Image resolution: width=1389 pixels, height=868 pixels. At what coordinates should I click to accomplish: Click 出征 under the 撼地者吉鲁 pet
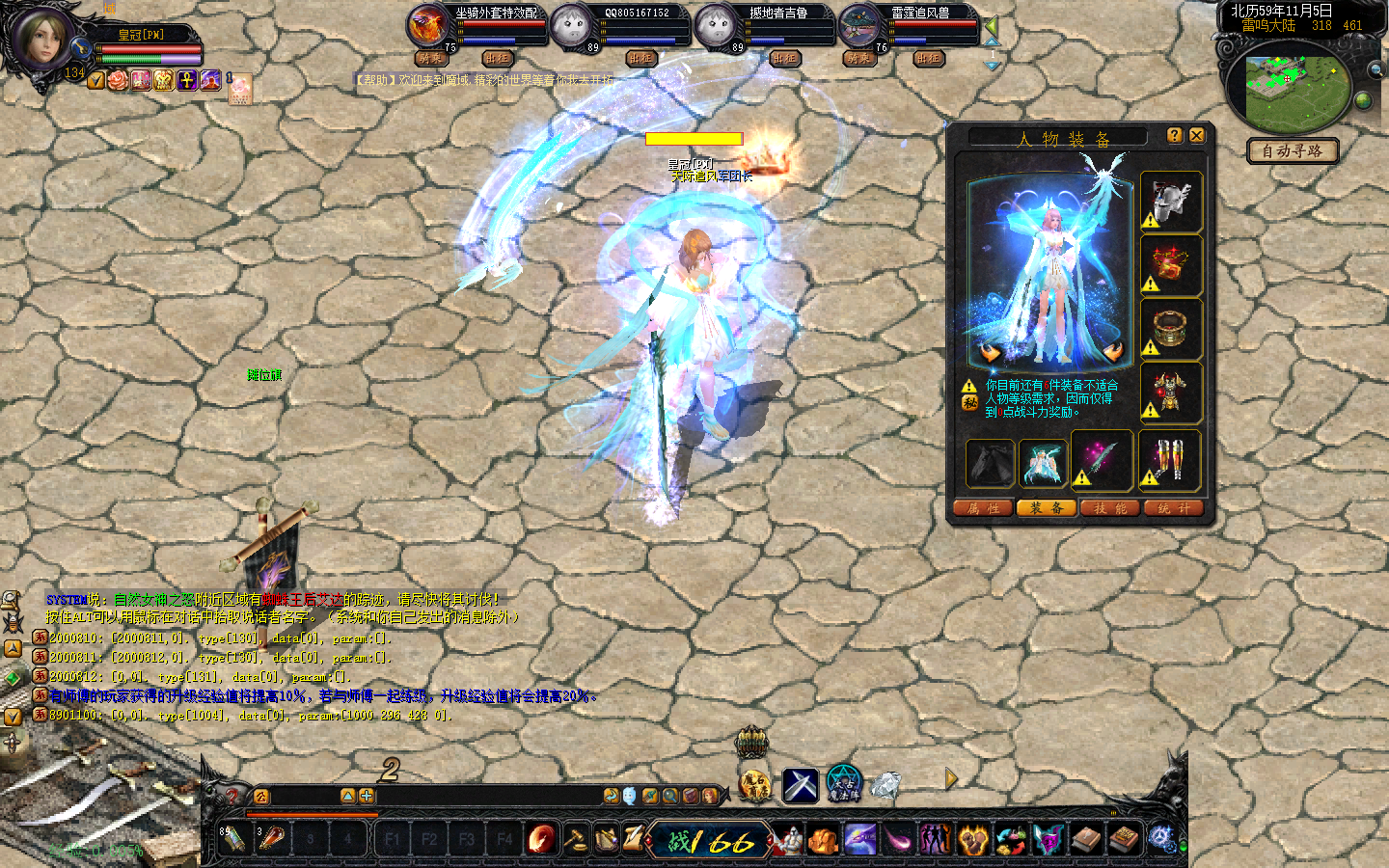(x=785, y=59)
